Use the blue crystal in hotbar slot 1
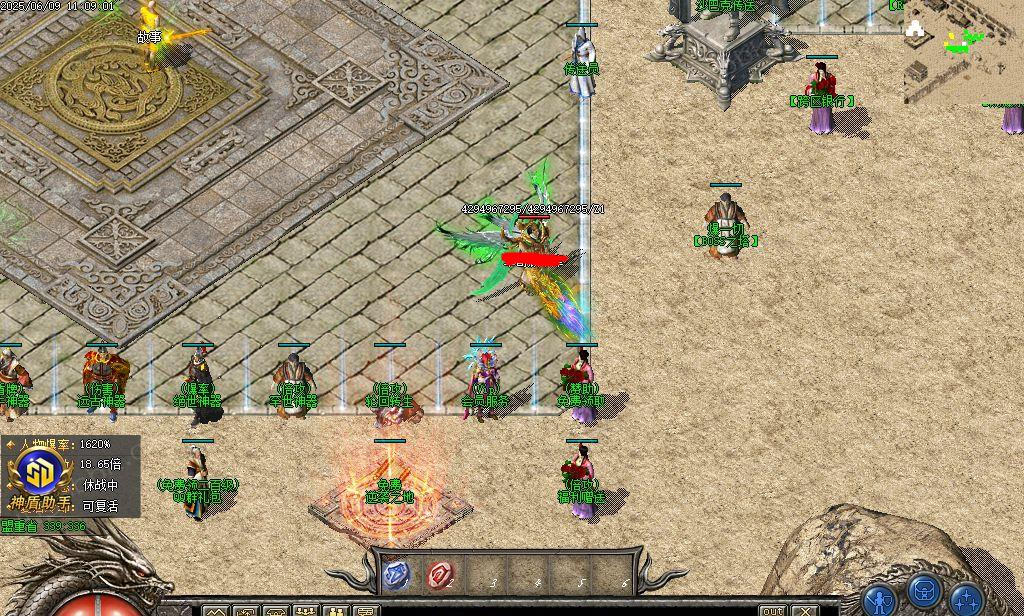1024x616 pixels. 396,574
